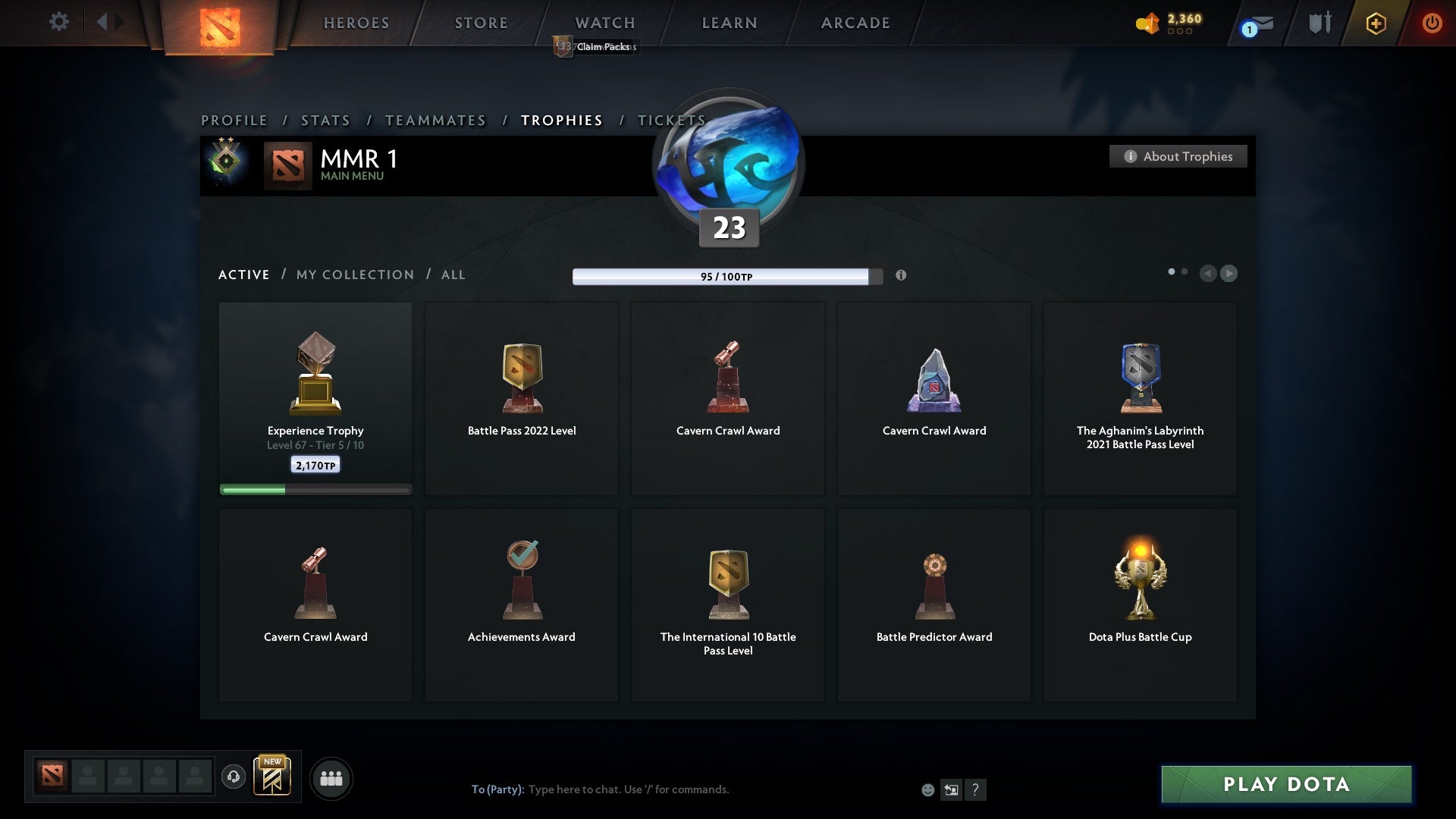Click the friends list icon near party slots
The width and height of the screenshot is (1456, 819).
331,777
